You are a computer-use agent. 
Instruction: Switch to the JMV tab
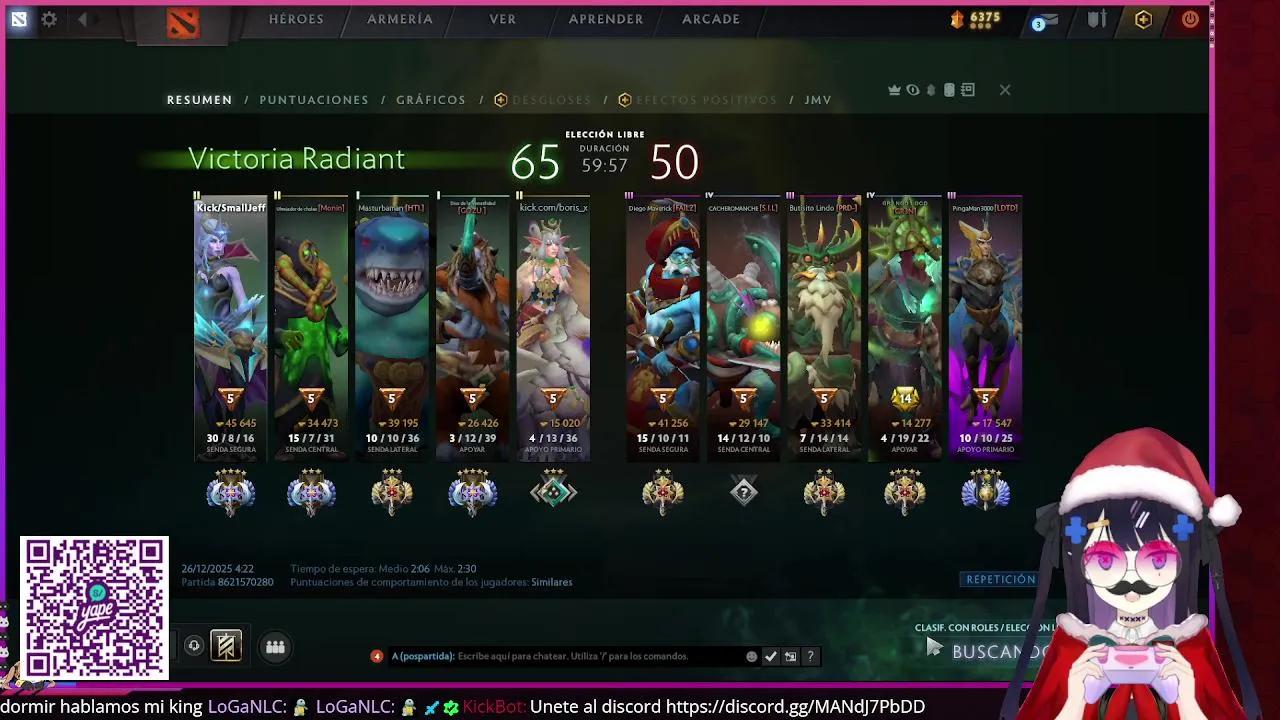pos(818,99)
